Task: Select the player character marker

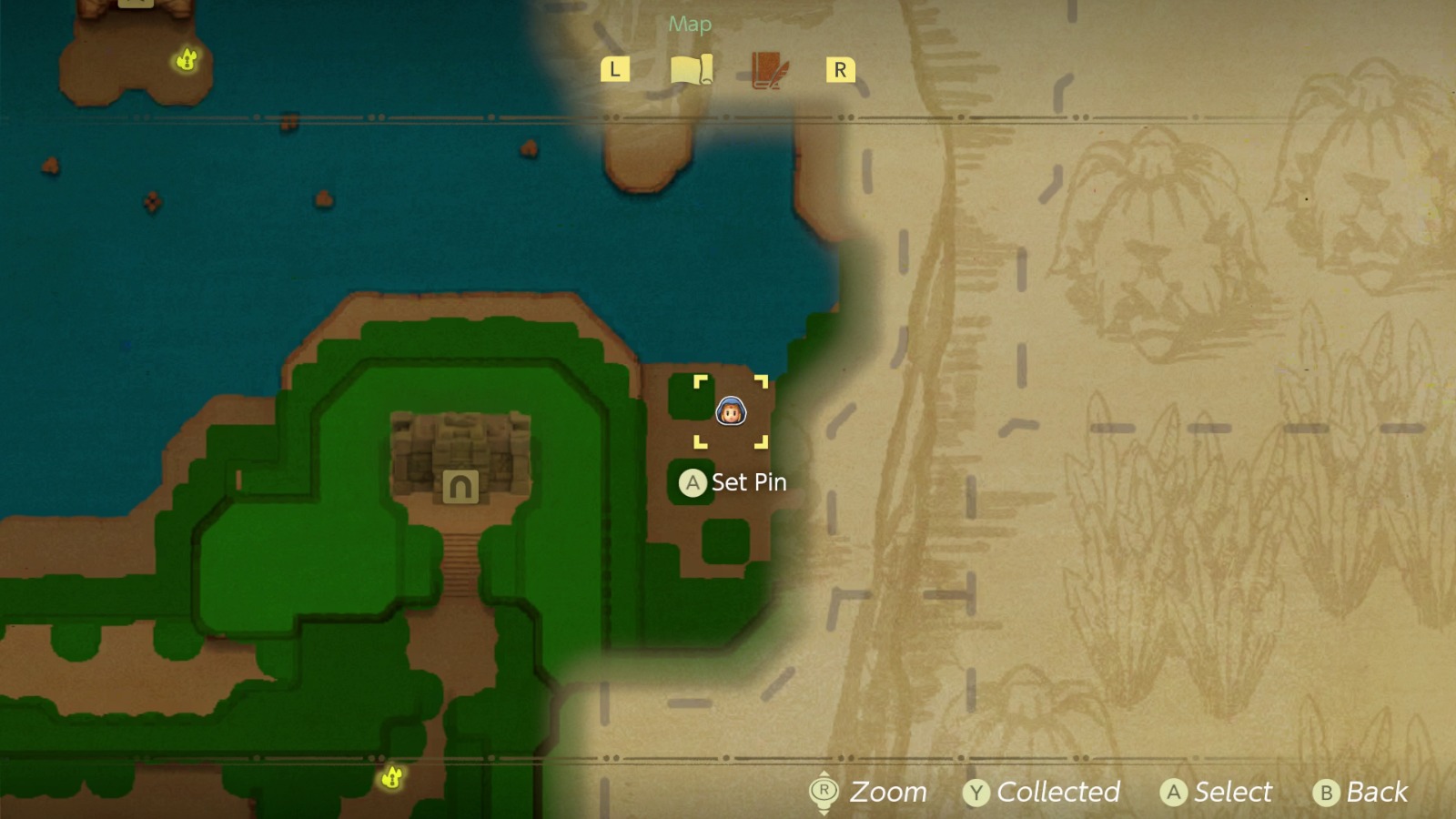Action: point(731,412)
